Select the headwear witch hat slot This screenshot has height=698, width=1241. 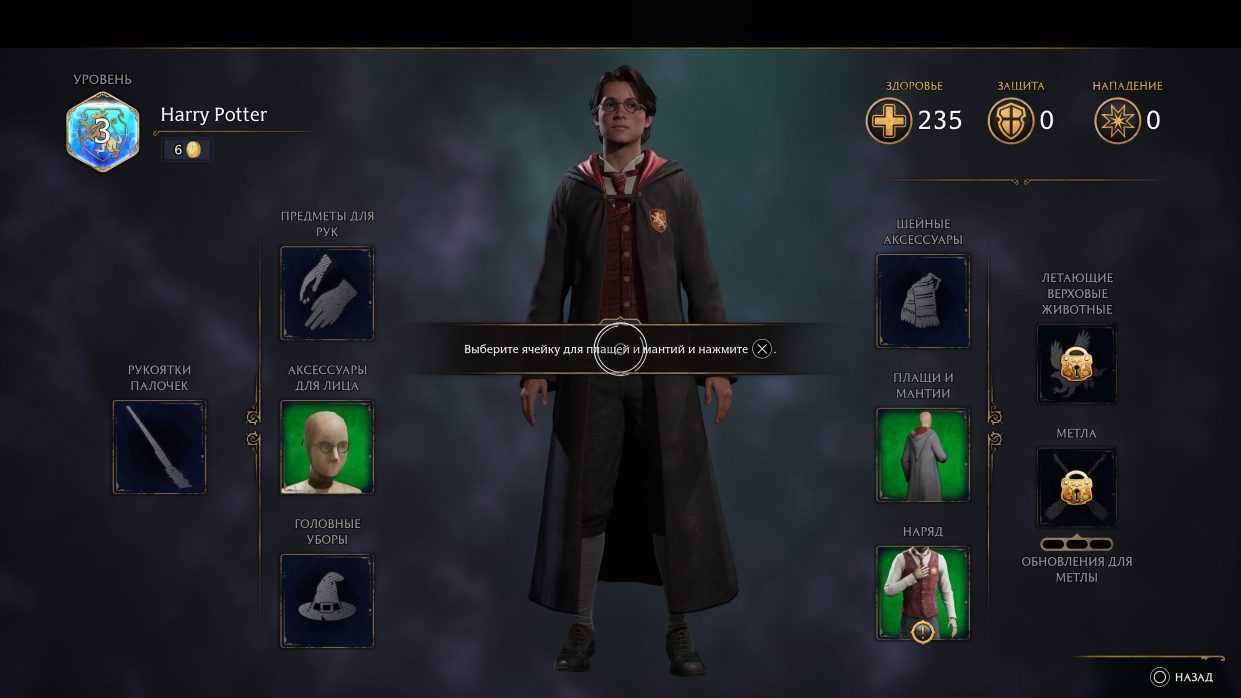click(x=327, y=600)
